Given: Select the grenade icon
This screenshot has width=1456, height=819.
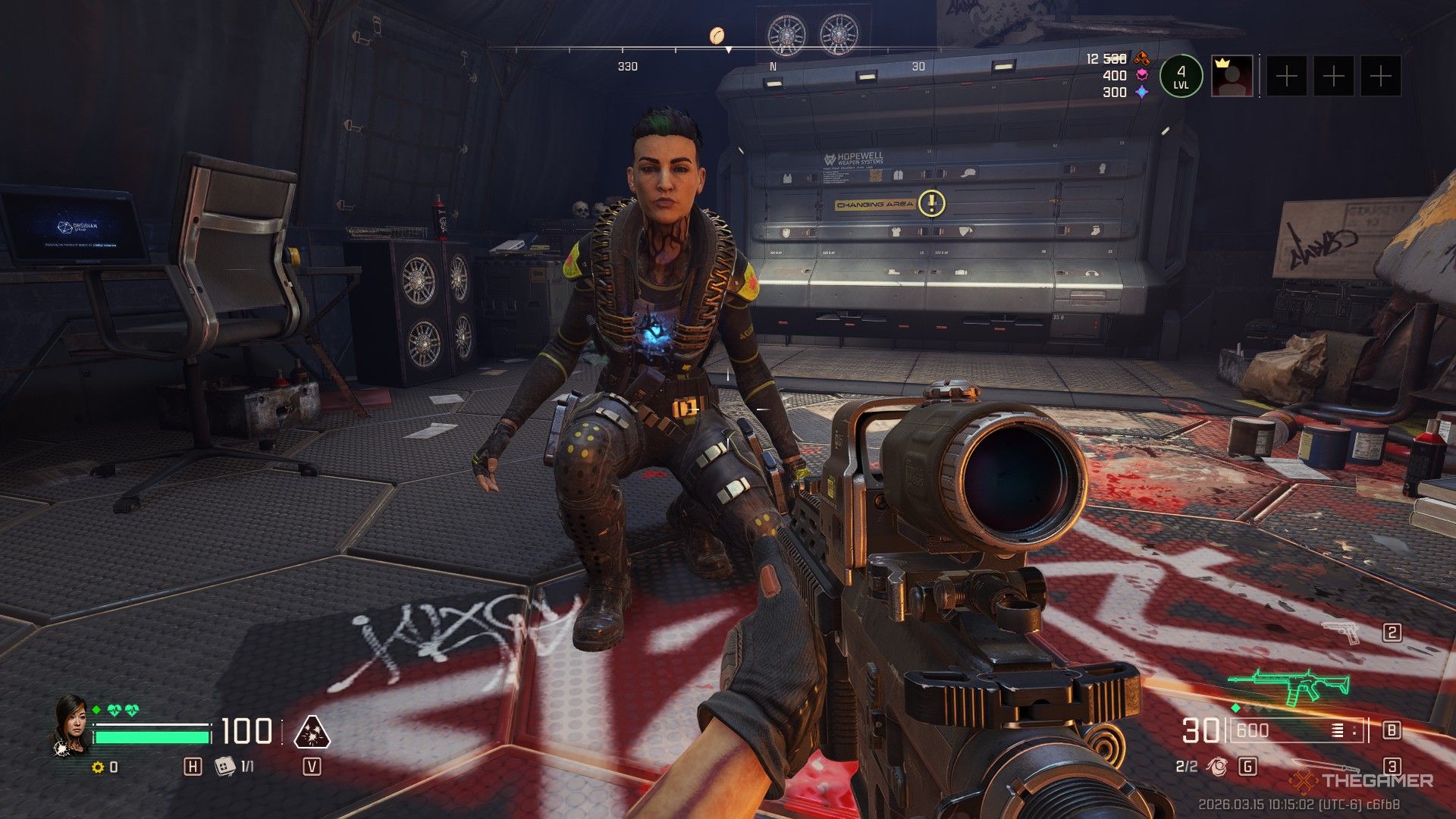Looking at the screenshot, I should [x=1217, y=767].
